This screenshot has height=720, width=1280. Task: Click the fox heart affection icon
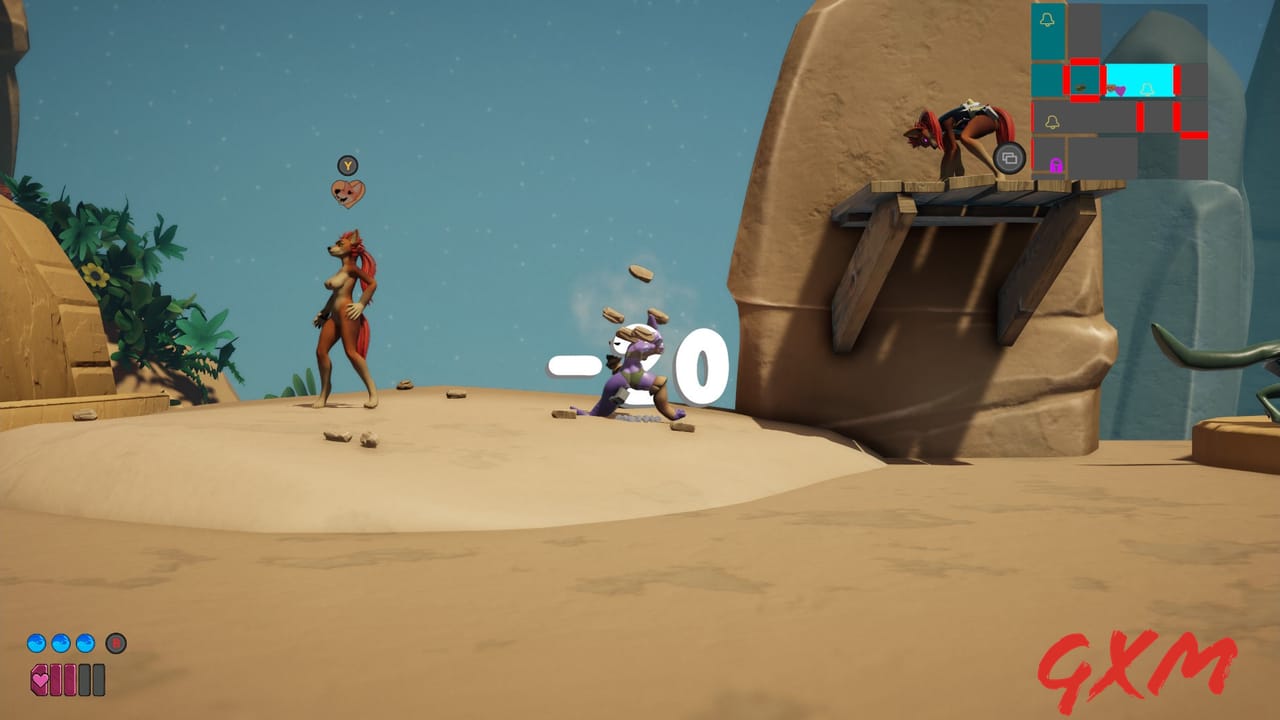click(349, 192)
